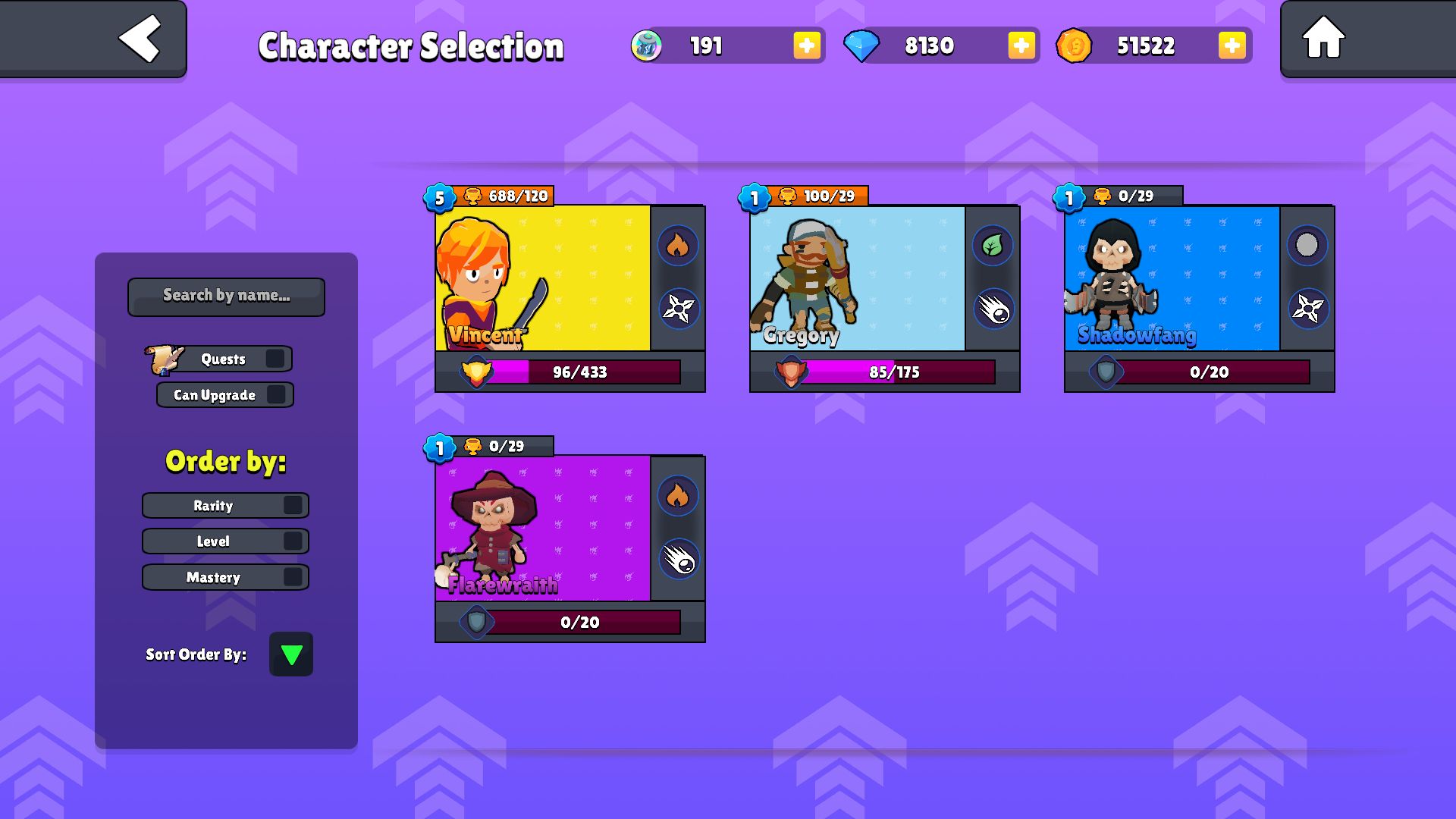Image resolution: width=1456 pixels, height=819 pixels.
Task: Order characters by Level
Action: click(293, 541)
